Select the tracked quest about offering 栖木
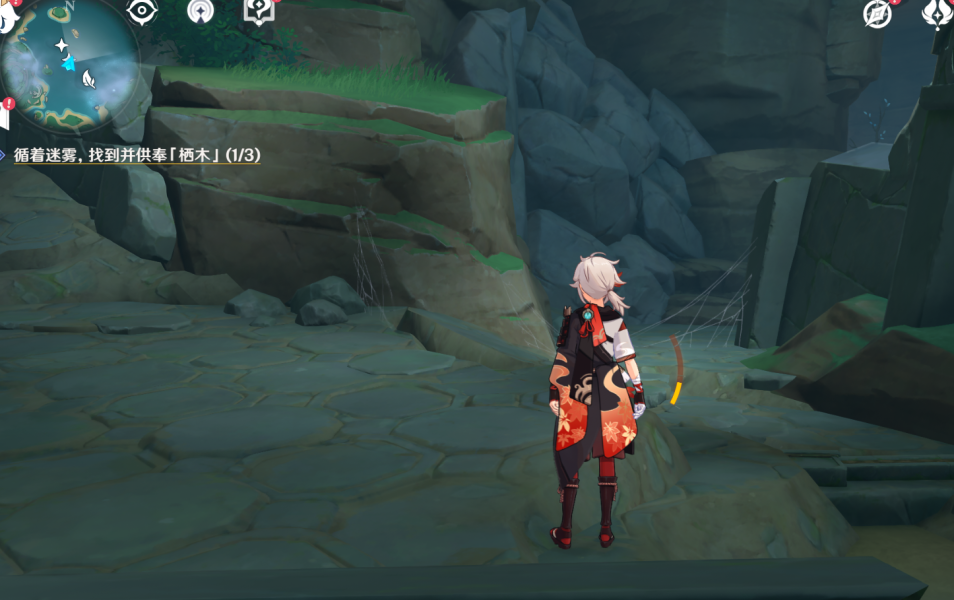The width and height of the screenshot is (954, 600). (x=137, y=155)
